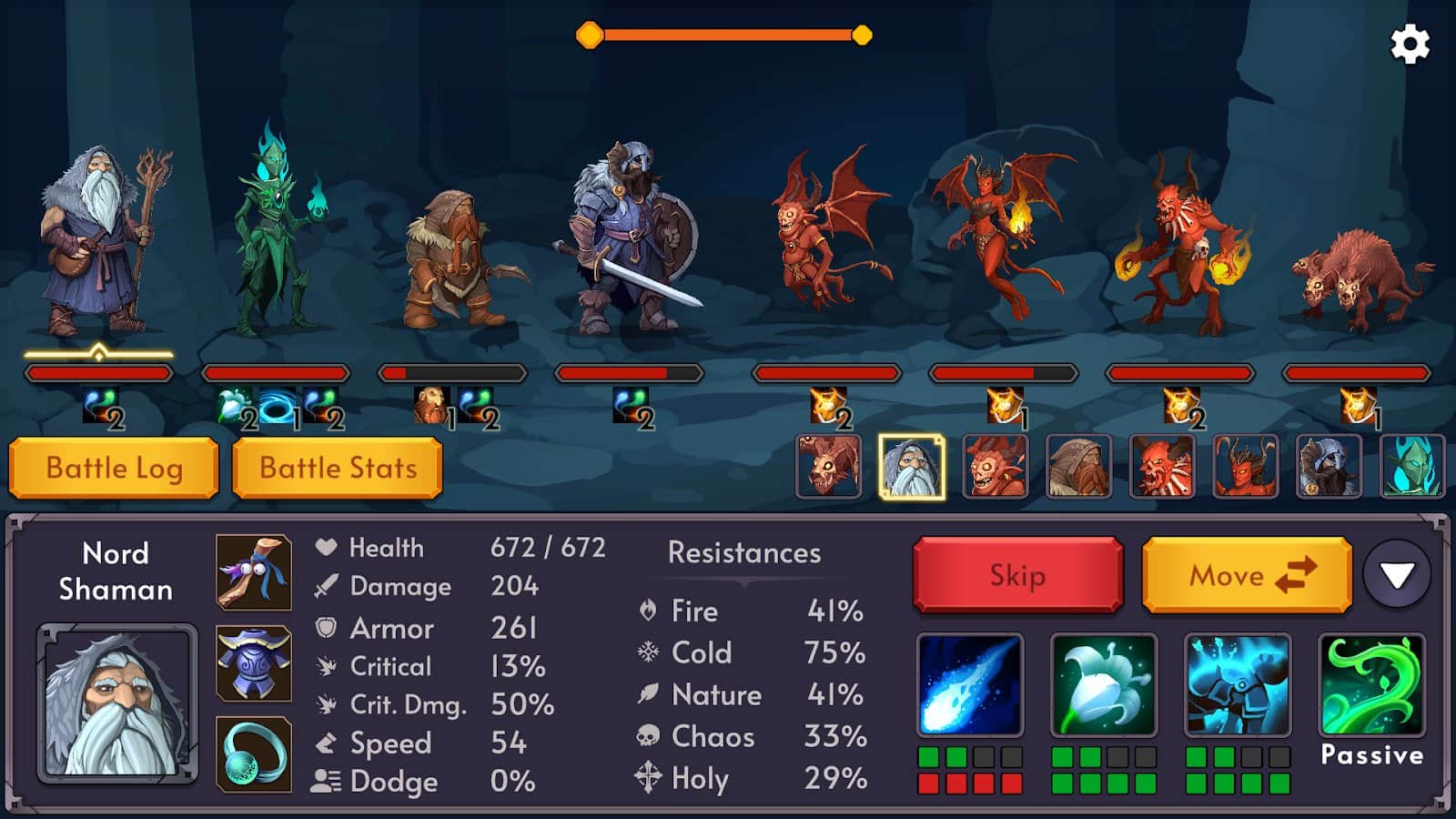Collapse the stats panel with the arrow

coord(1394,575)
